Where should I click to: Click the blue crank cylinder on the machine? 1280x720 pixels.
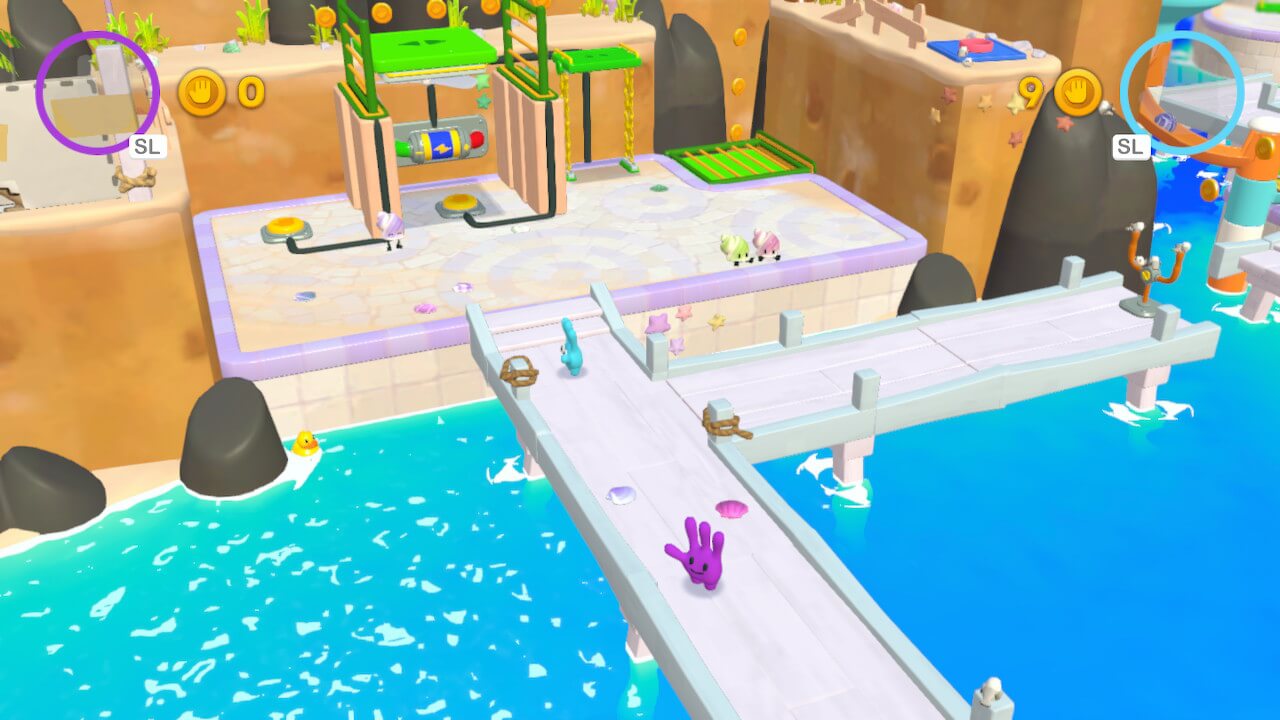[441, 140]
